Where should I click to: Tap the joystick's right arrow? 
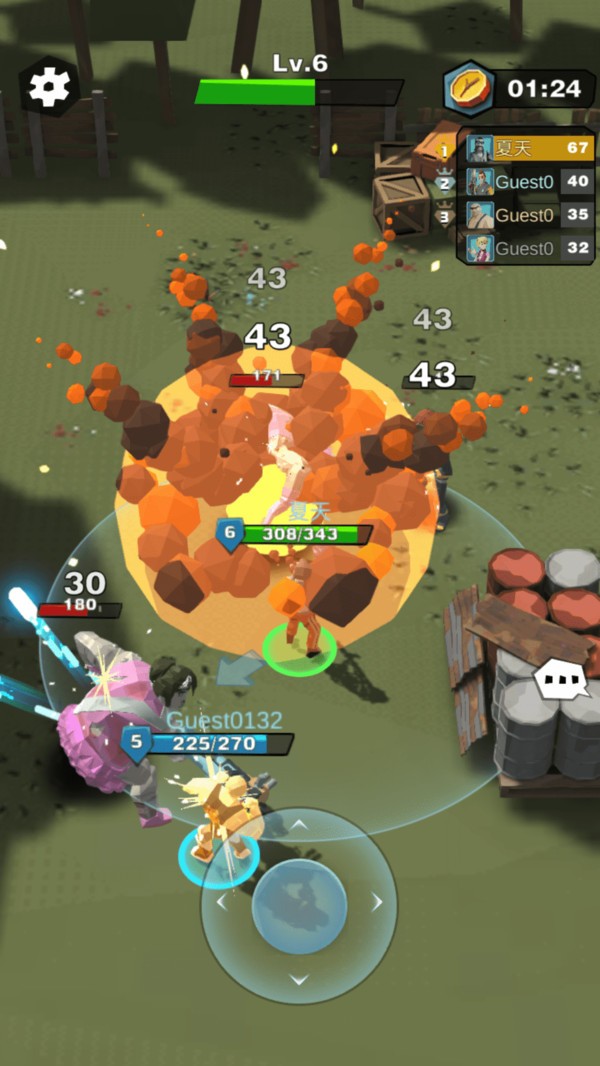[377, 903]
